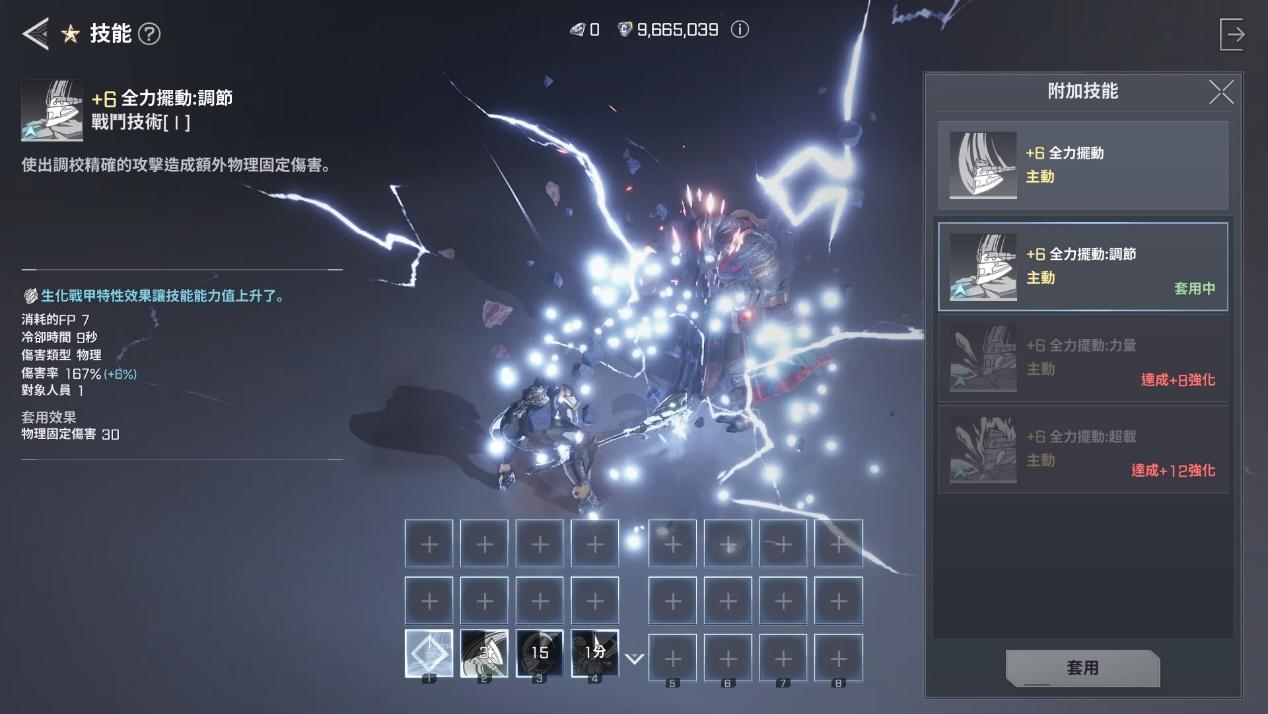Add a skill to empty slot 8
Image resolution: width=1268 pixels, height=714 pixels.
click(838, 658)
